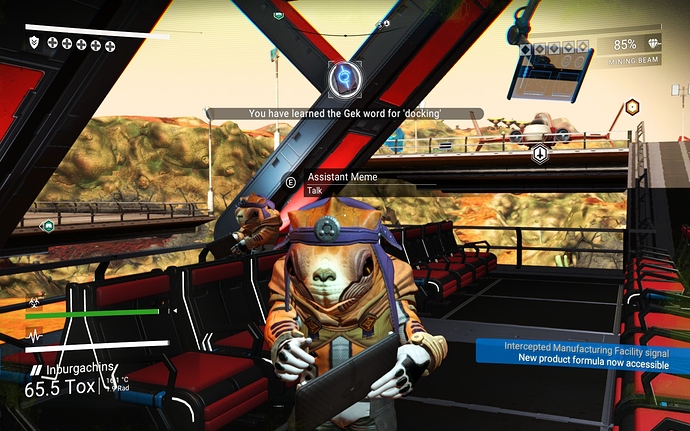
Task: Click the landing pad arrow marker
Action: 540,154
